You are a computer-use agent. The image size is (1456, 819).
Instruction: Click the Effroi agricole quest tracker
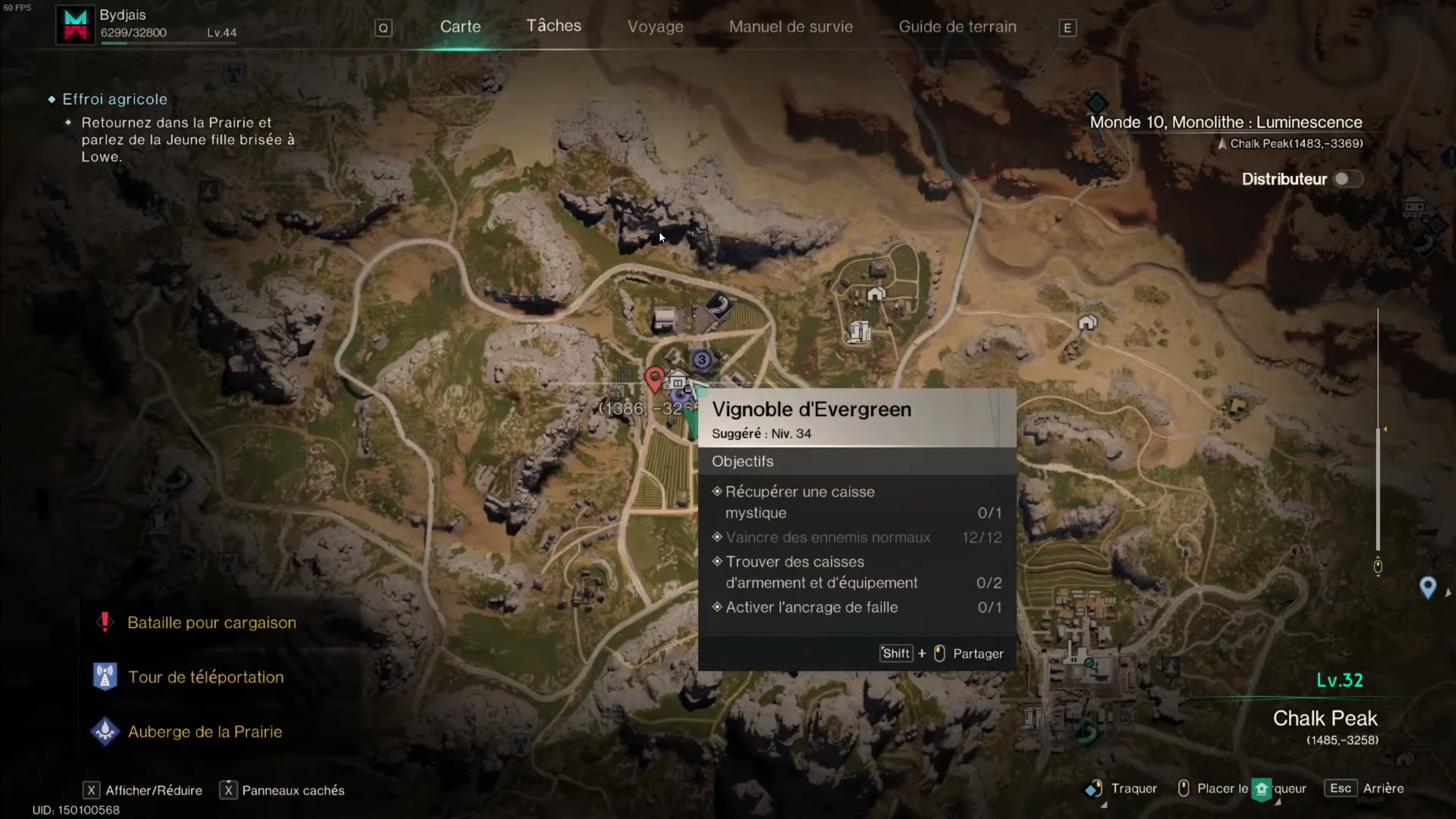click(x=114, y=100)
